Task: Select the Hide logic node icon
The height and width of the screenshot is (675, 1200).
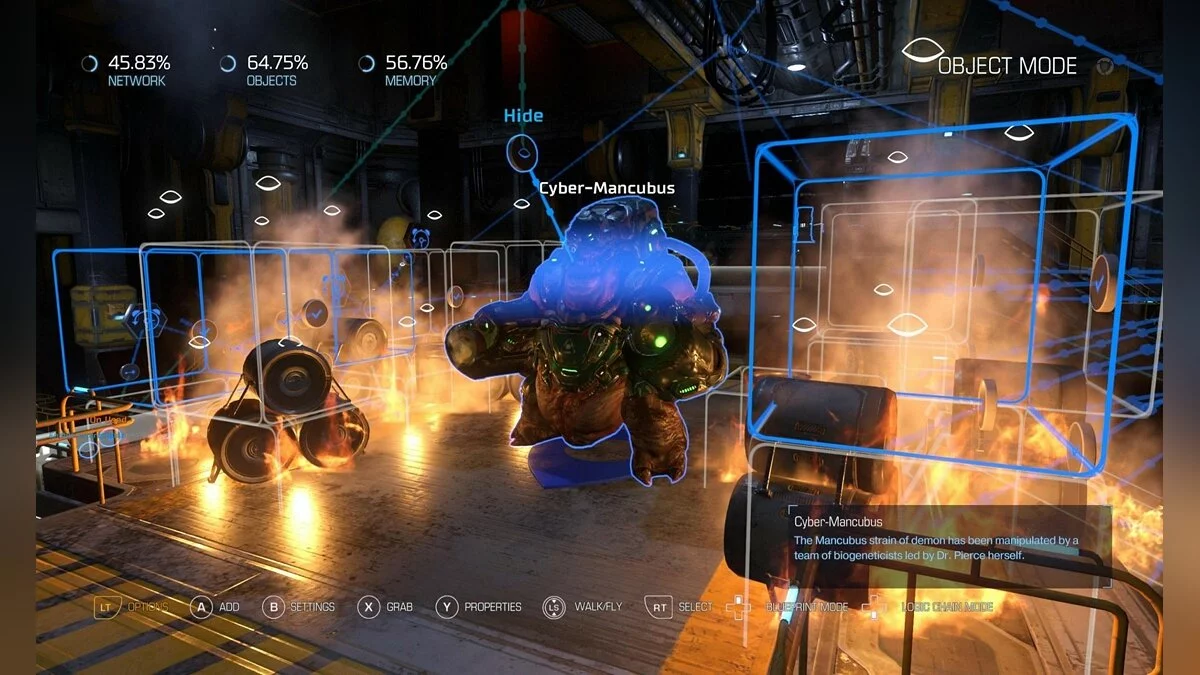Action: 522,153
